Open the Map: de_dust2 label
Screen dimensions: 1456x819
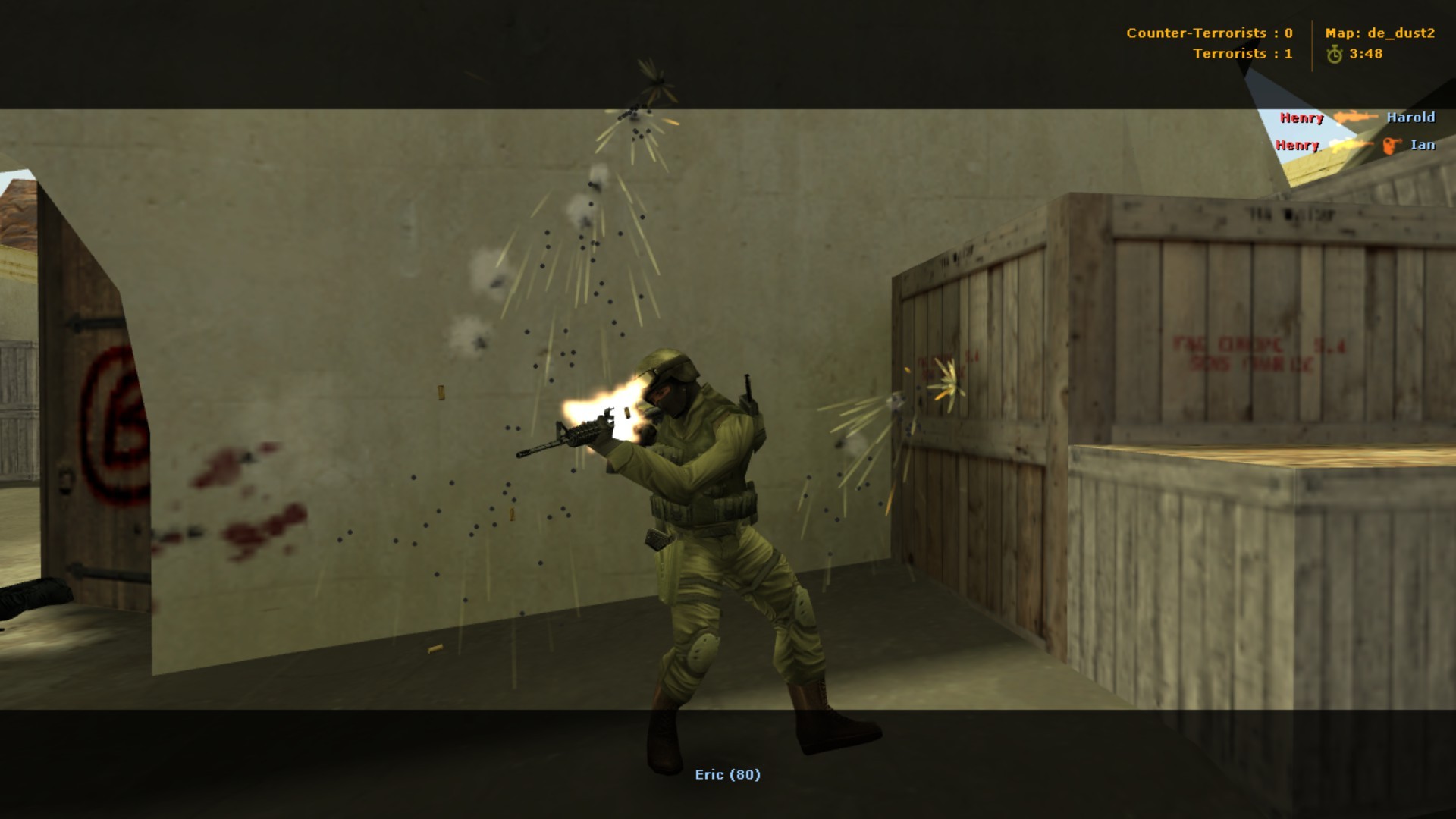[1379, 33]
